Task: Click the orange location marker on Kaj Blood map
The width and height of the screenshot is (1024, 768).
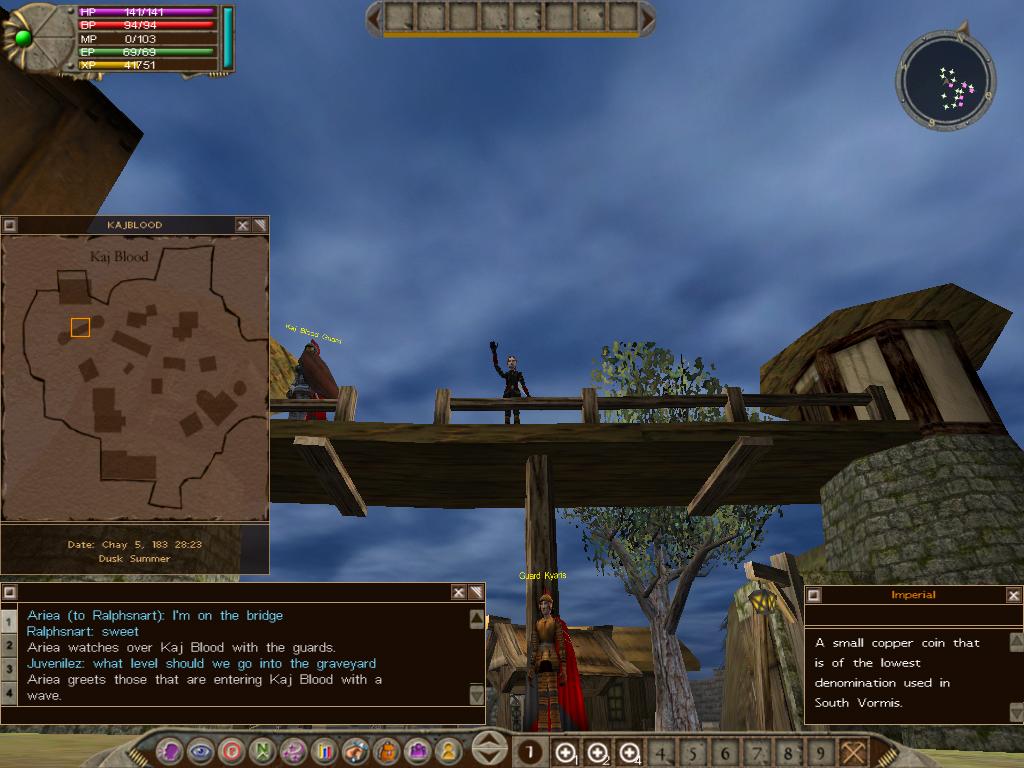Action: (80, 327)
